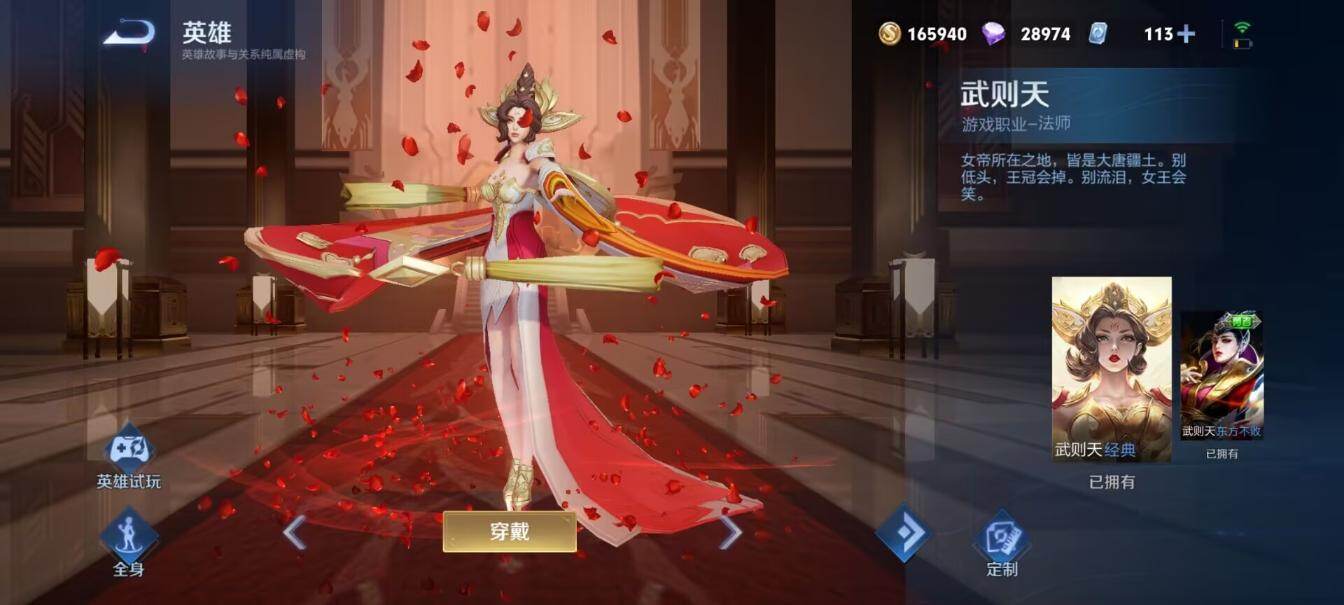Open the 定制 customization menu

pos(1001,544)
